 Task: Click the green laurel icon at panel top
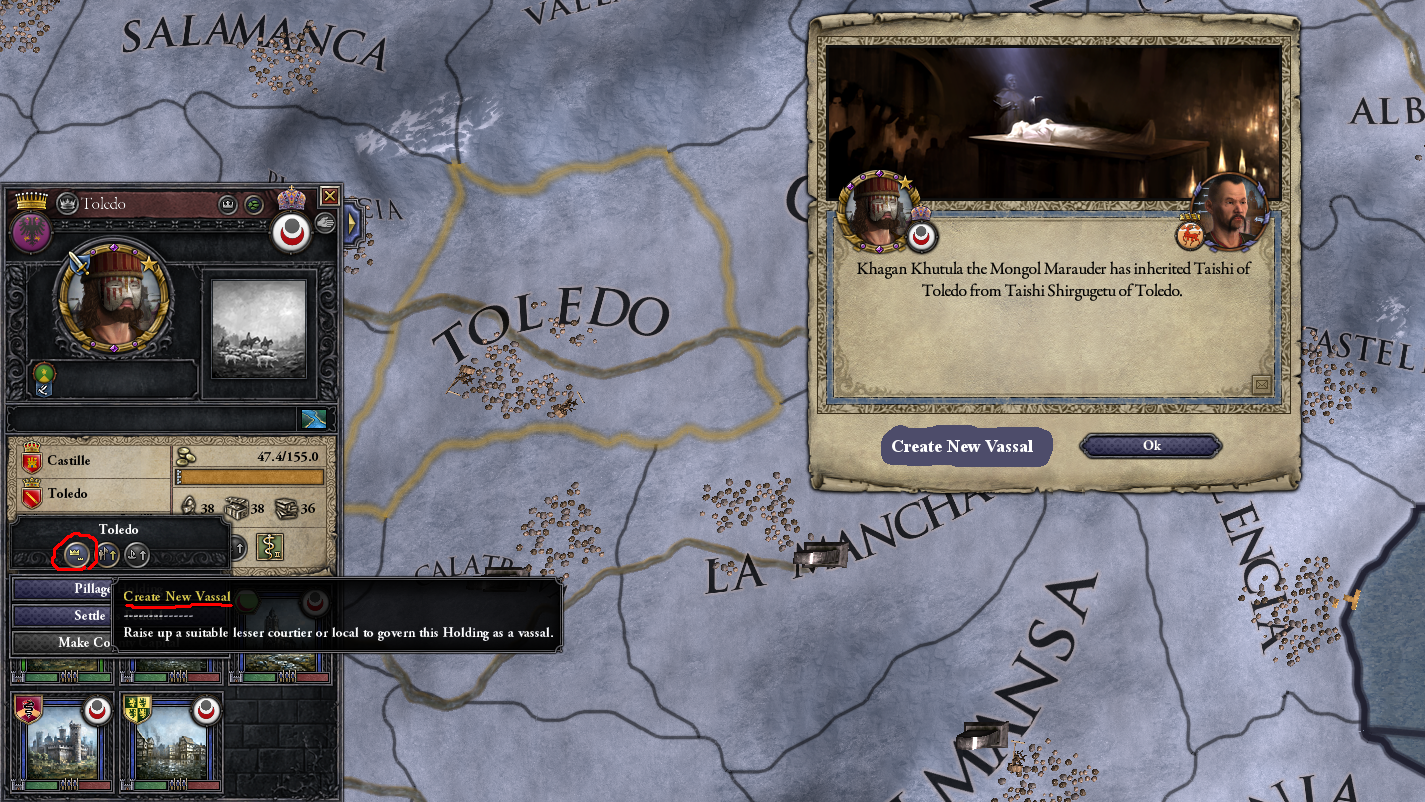[253, 203]
